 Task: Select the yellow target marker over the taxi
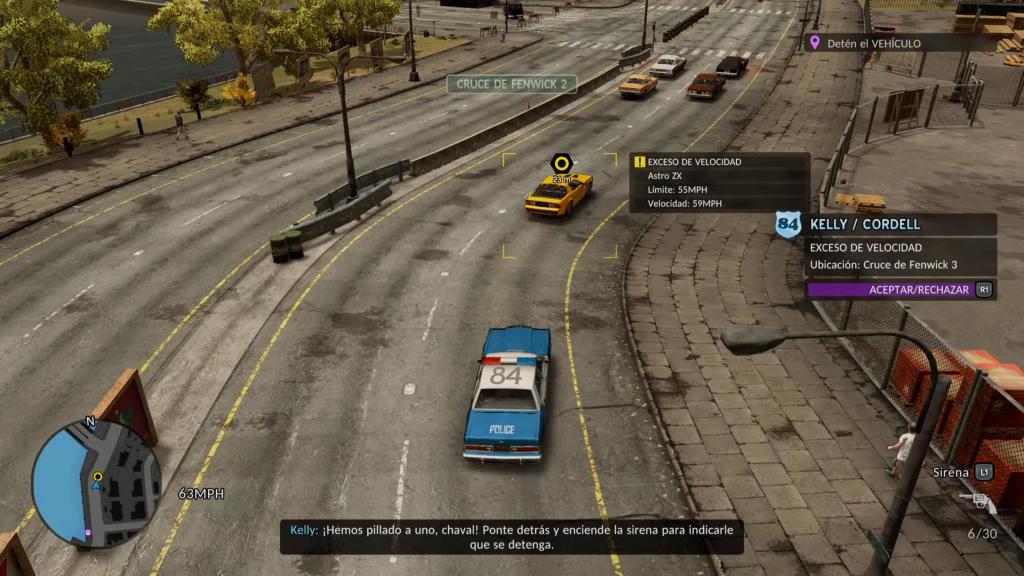[562, 163]
